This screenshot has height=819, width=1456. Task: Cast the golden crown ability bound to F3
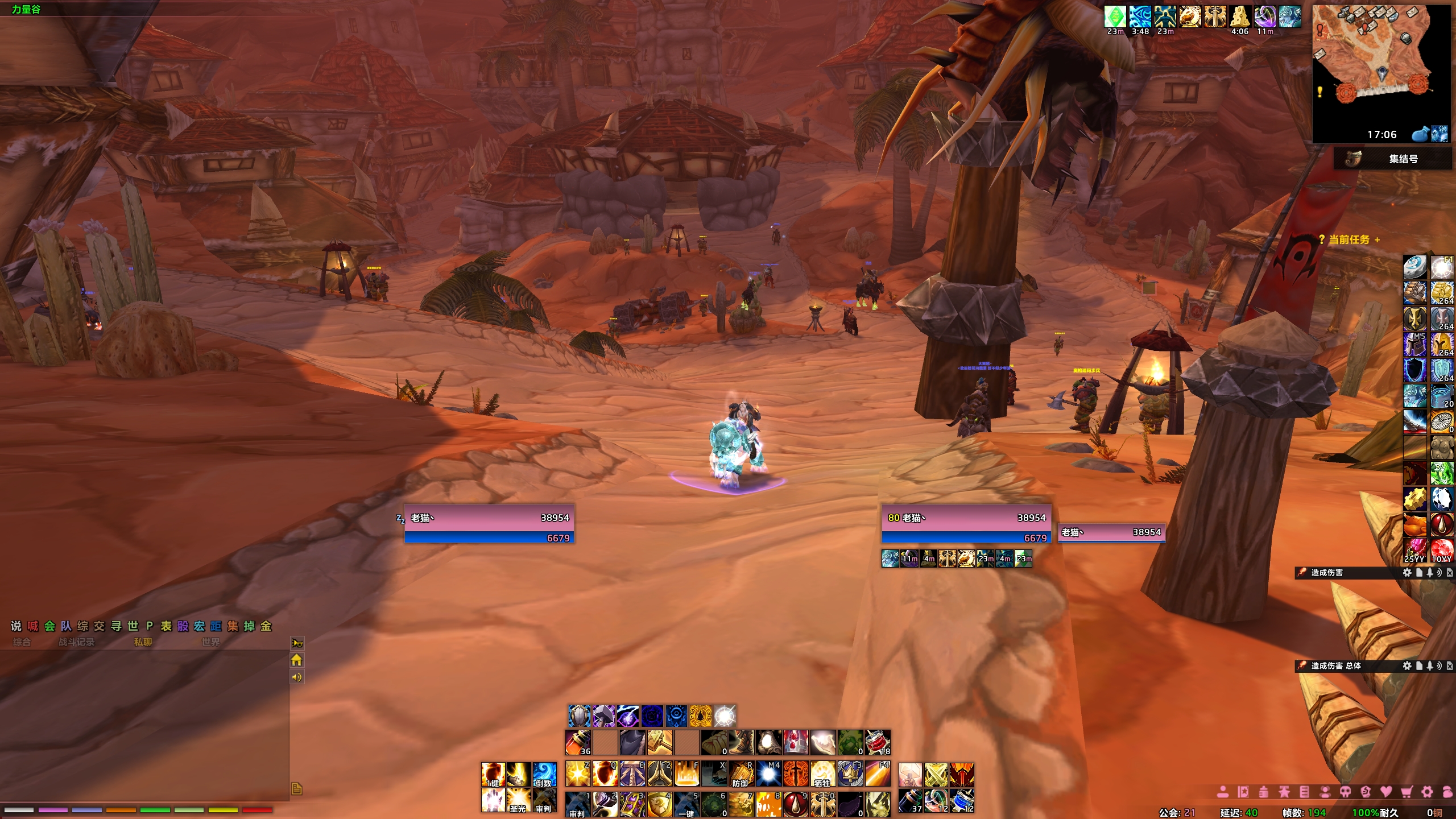coord(850,775)
